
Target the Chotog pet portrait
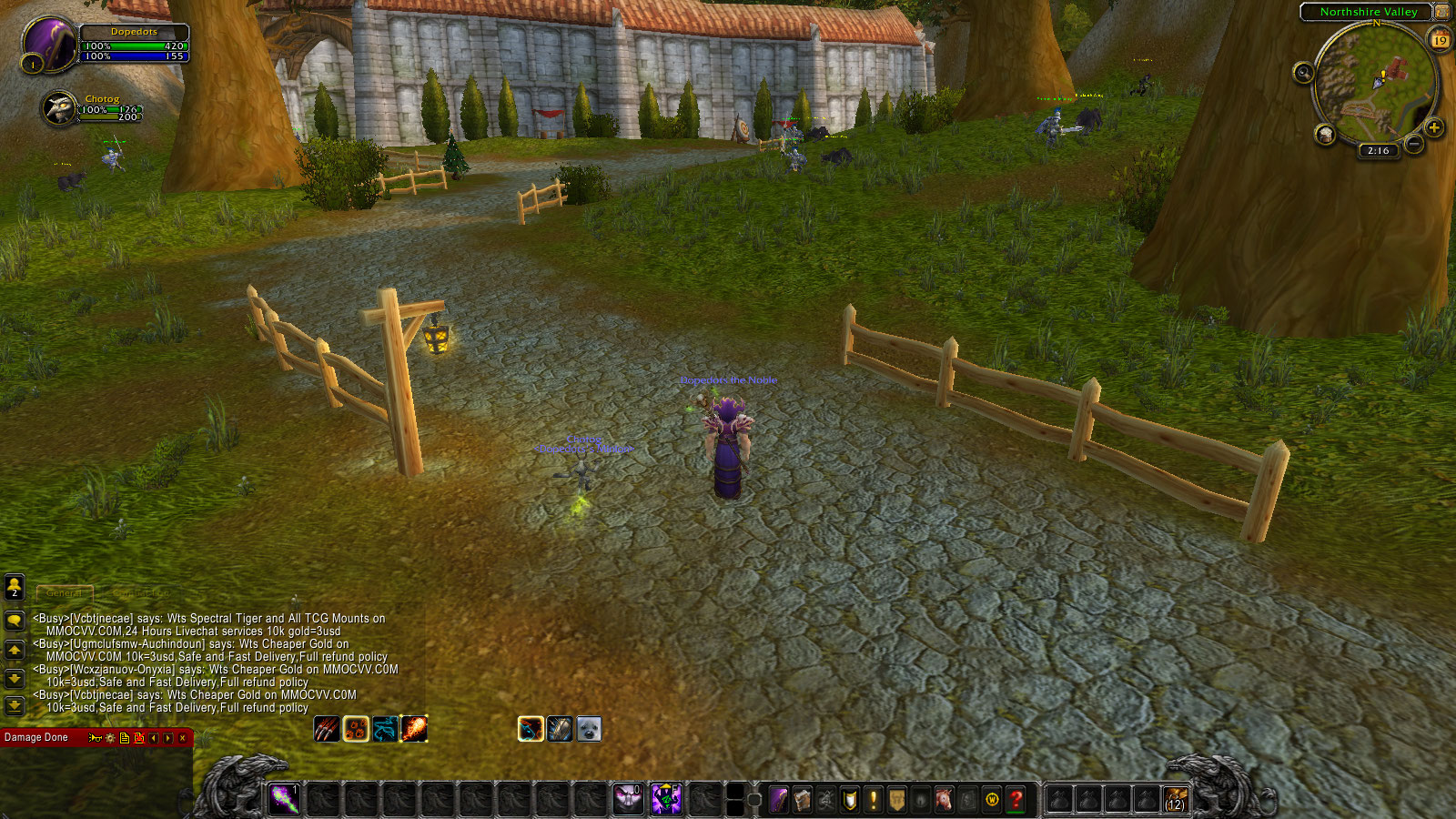pyautogui.click(x=59, y=108)
